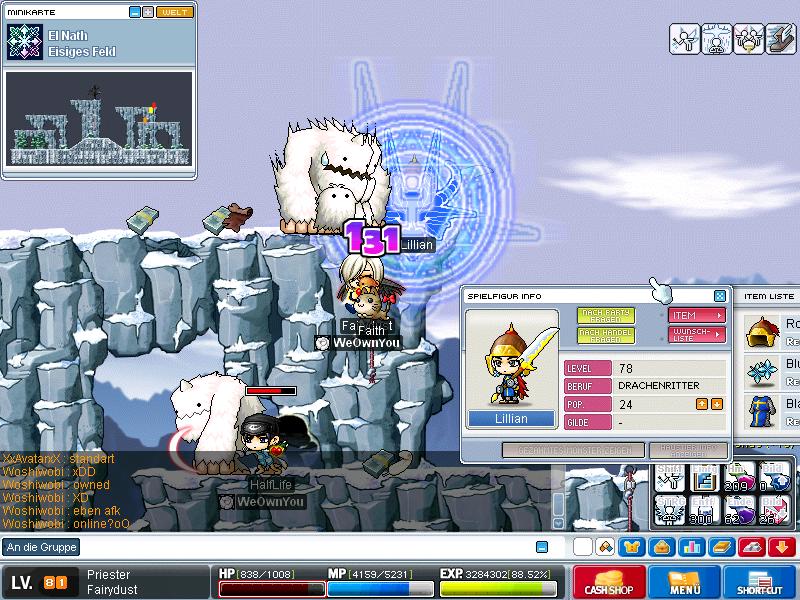Click the red down-arrow toolbar button
The height and width of the screenshot is (600, 800).
pyautogui.click(x=781, y=547)
